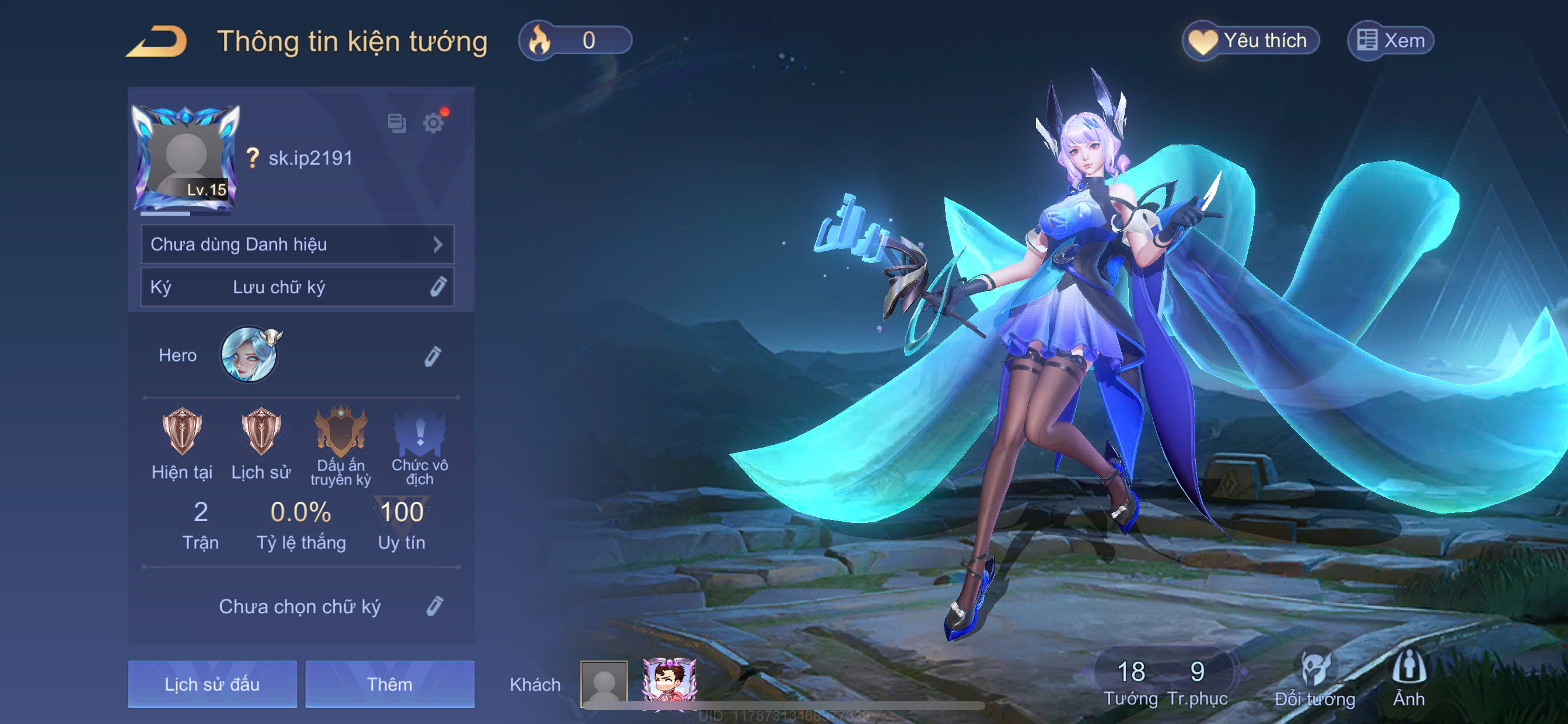Image resolution: width=1568 pixels, height=724 pixels.
Task: Click the Thêm button
Action: (x=390, y=684)
